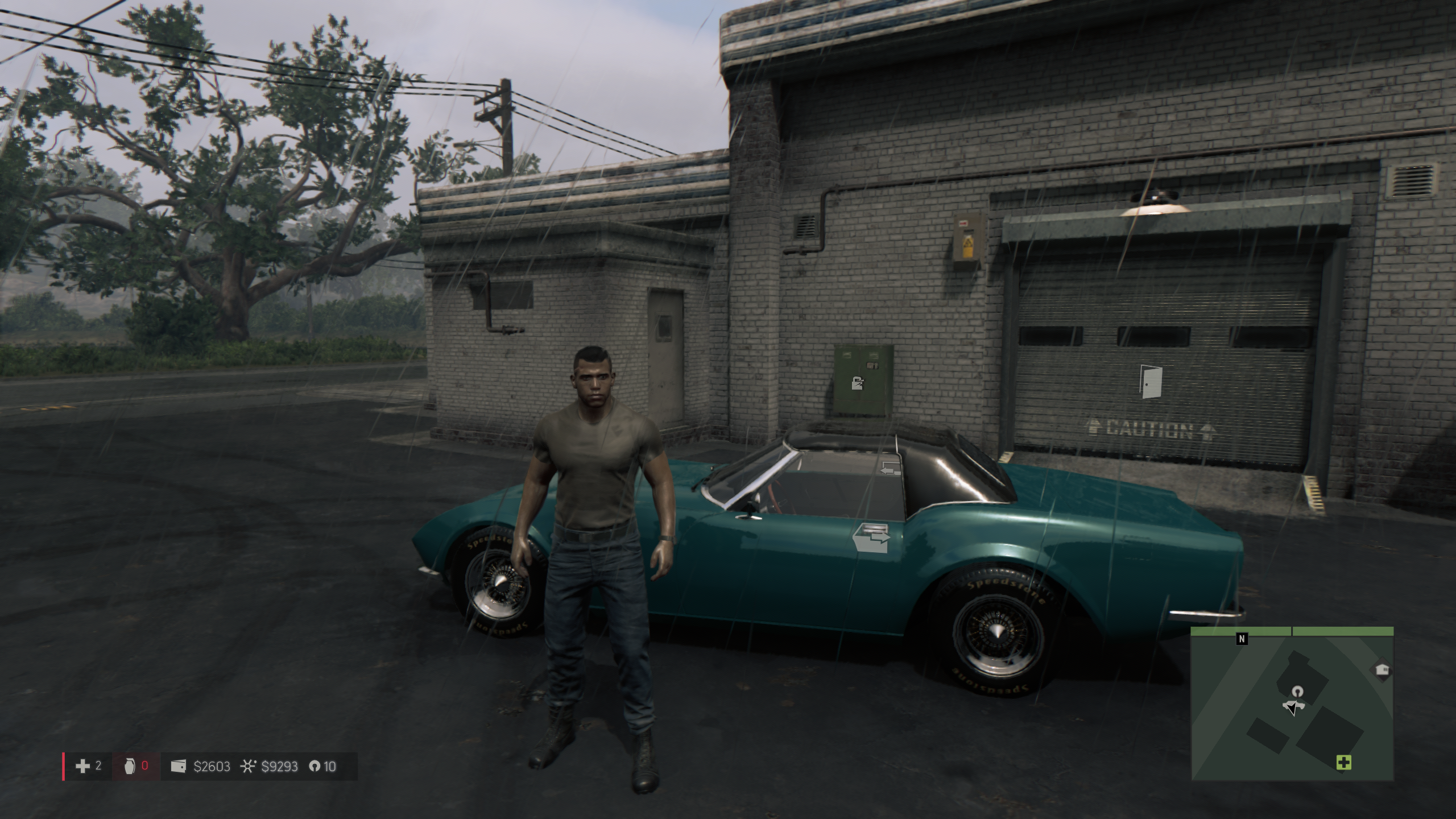Click the padlock icon on the green junction box
This screenshot has width=1456, height=819.
[857, 382]
